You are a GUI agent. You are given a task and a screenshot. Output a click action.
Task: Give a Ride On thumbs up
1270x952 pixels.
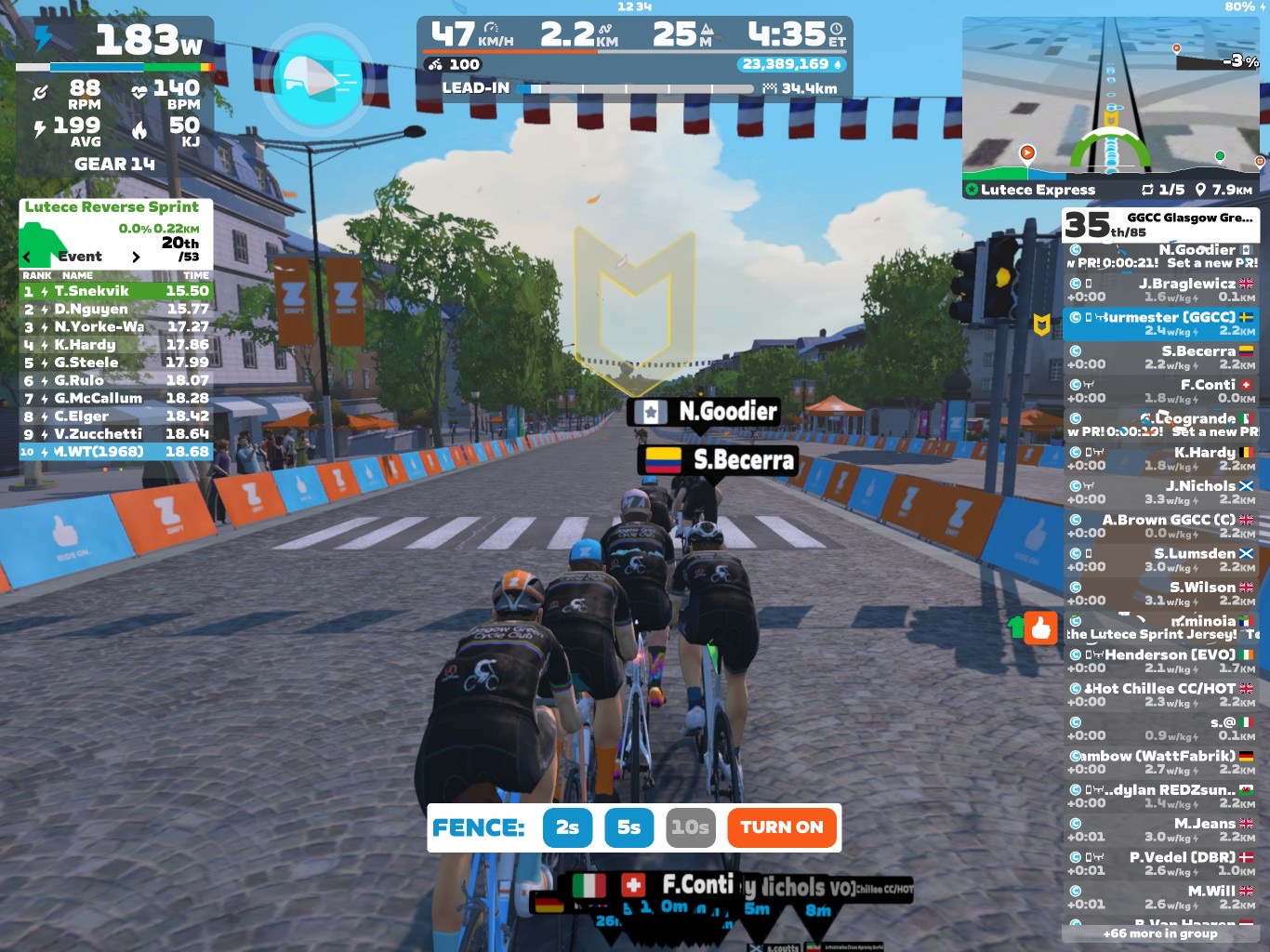click(1040, 628)
